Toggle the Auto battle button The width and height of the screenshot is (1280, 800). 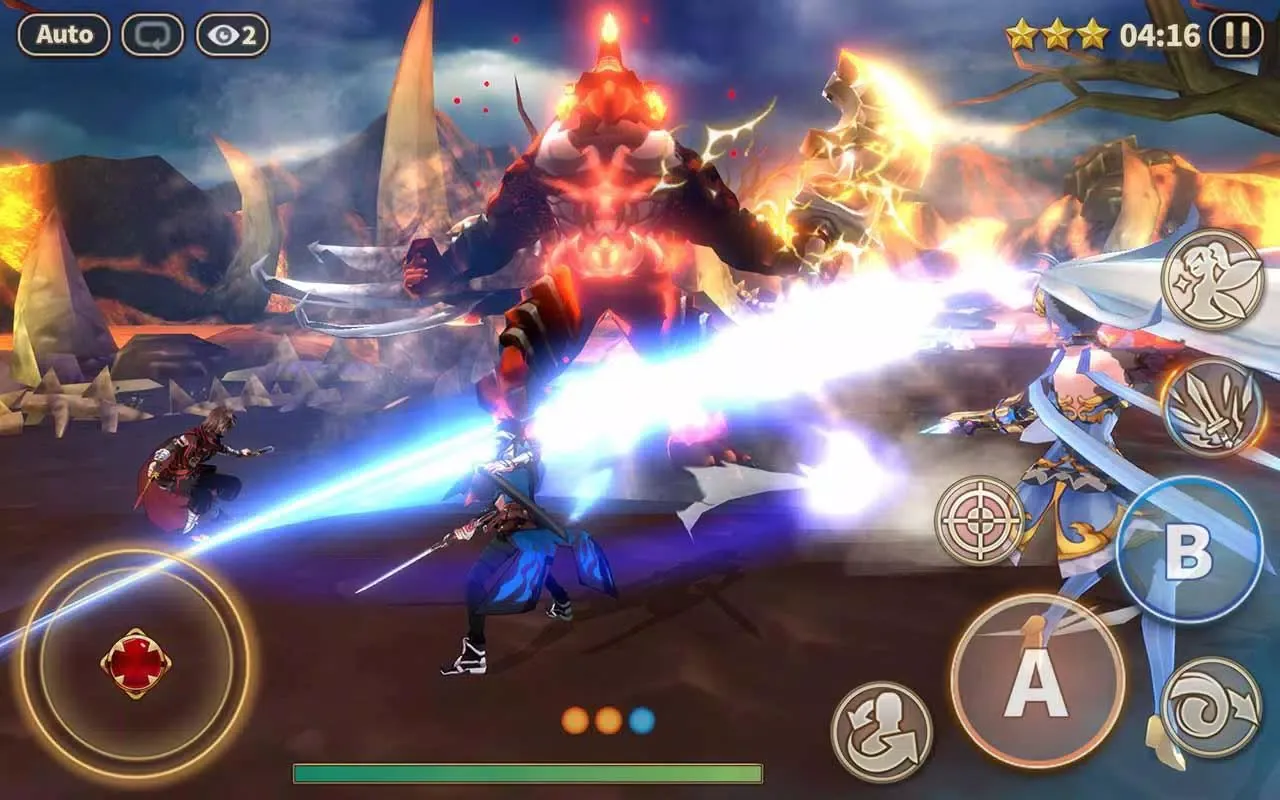[x=64, y=35]
